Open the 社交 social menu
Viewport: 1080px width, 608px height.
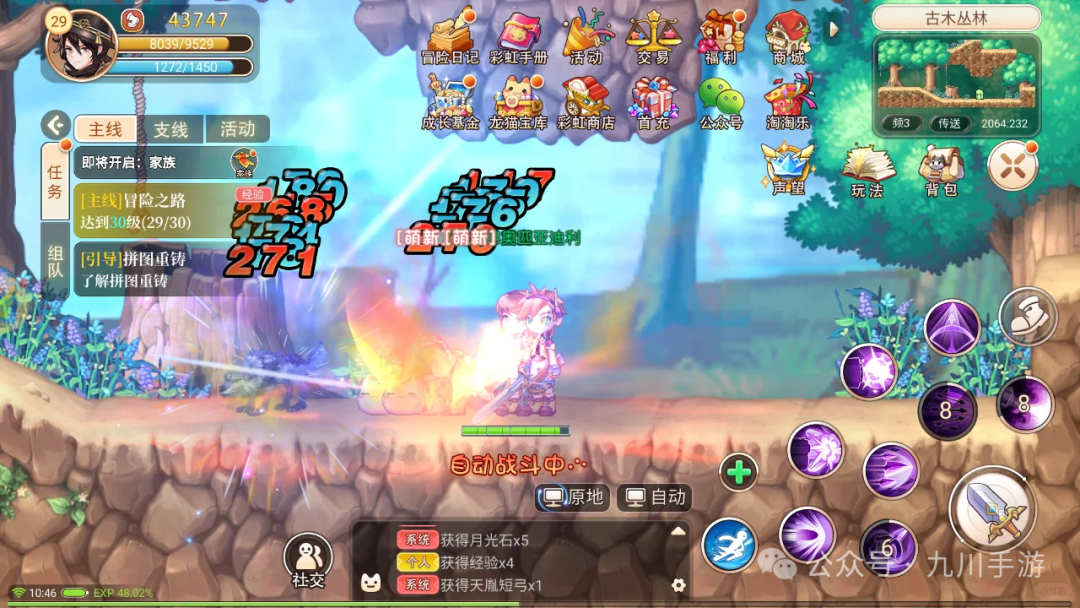[x=308, y=560]
